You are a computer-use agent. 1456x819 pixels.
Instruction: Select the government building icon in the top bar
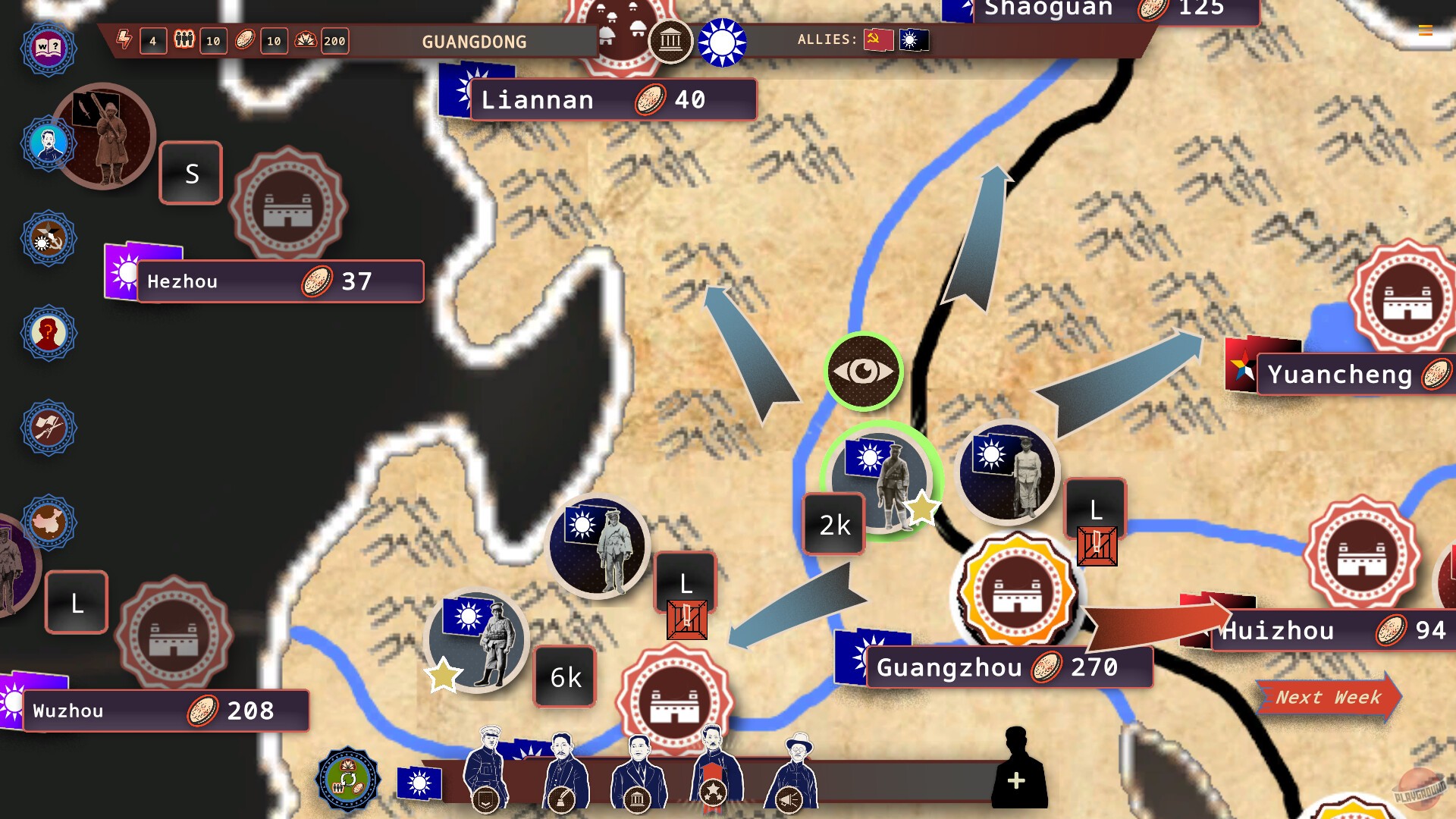(670, 42)
